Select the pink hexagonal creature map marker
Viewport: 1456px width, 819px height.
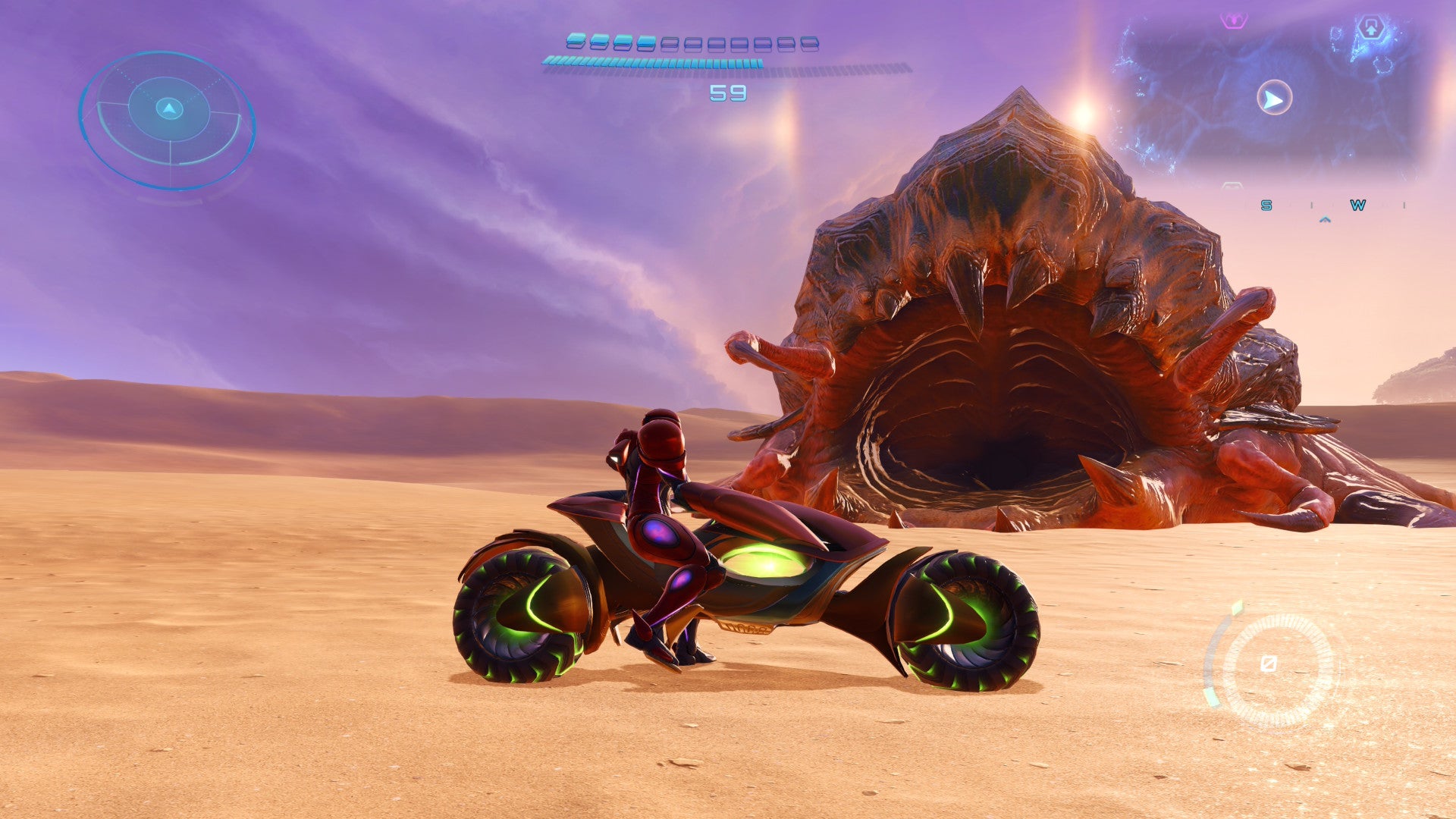(1234, 20)
